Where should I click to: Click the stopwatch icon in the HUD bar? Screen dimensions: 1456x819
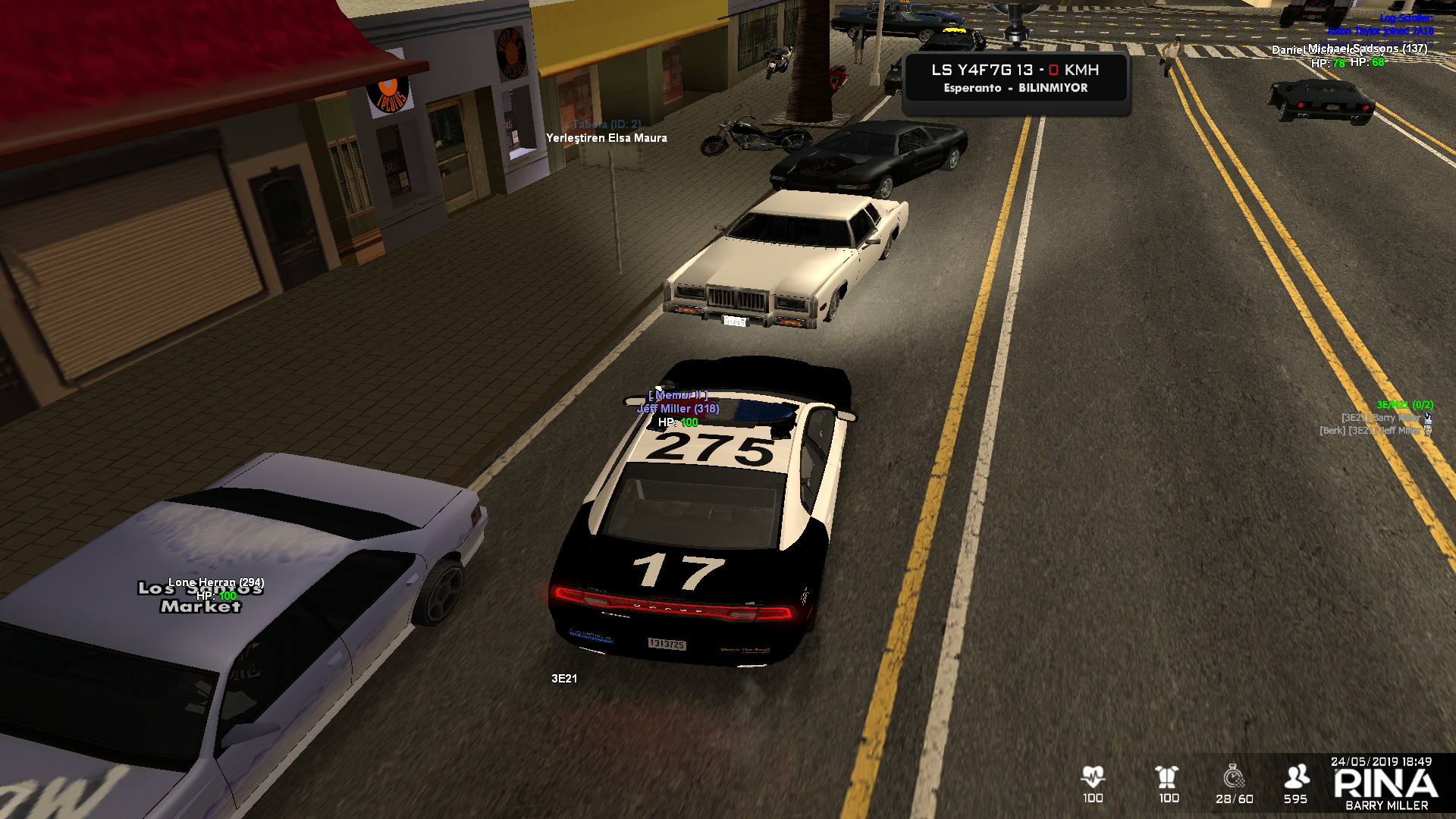1234,777
